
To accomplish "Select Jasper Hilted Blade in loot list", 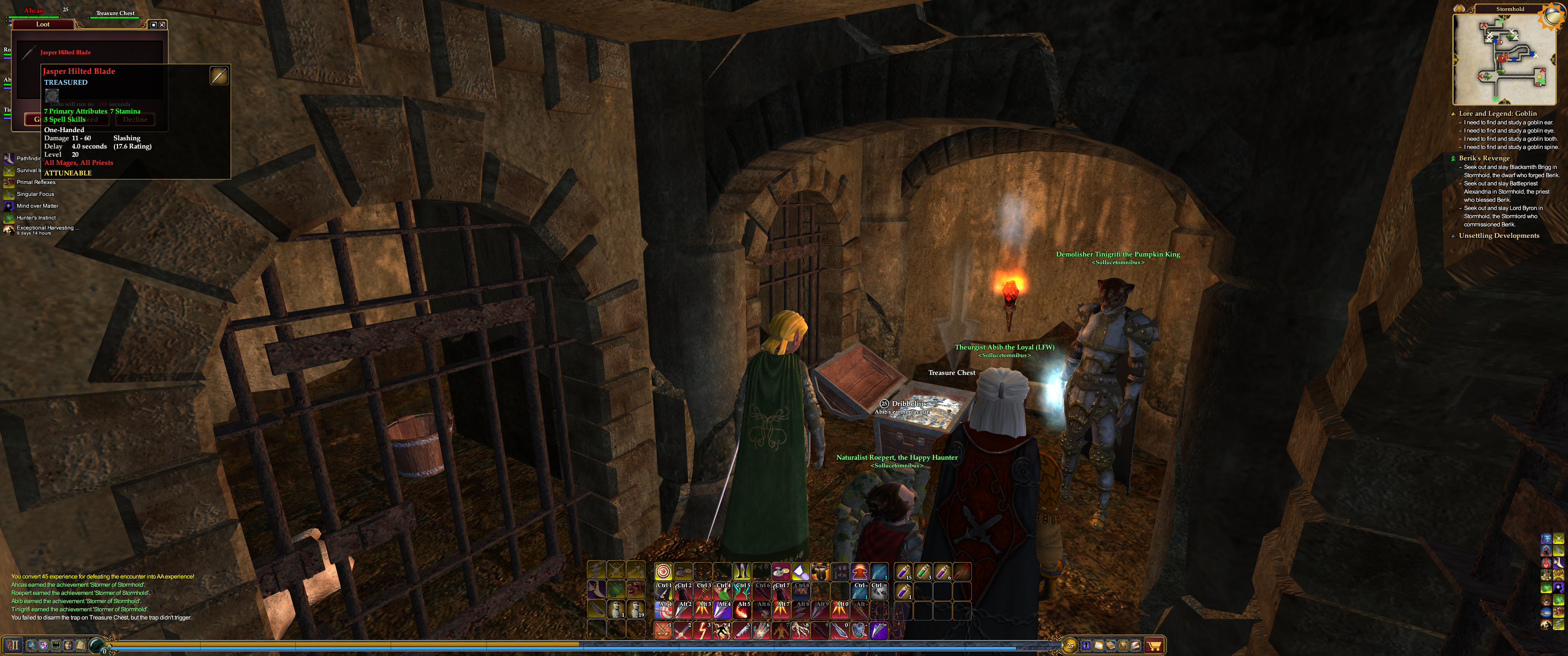I will point(66,52).
